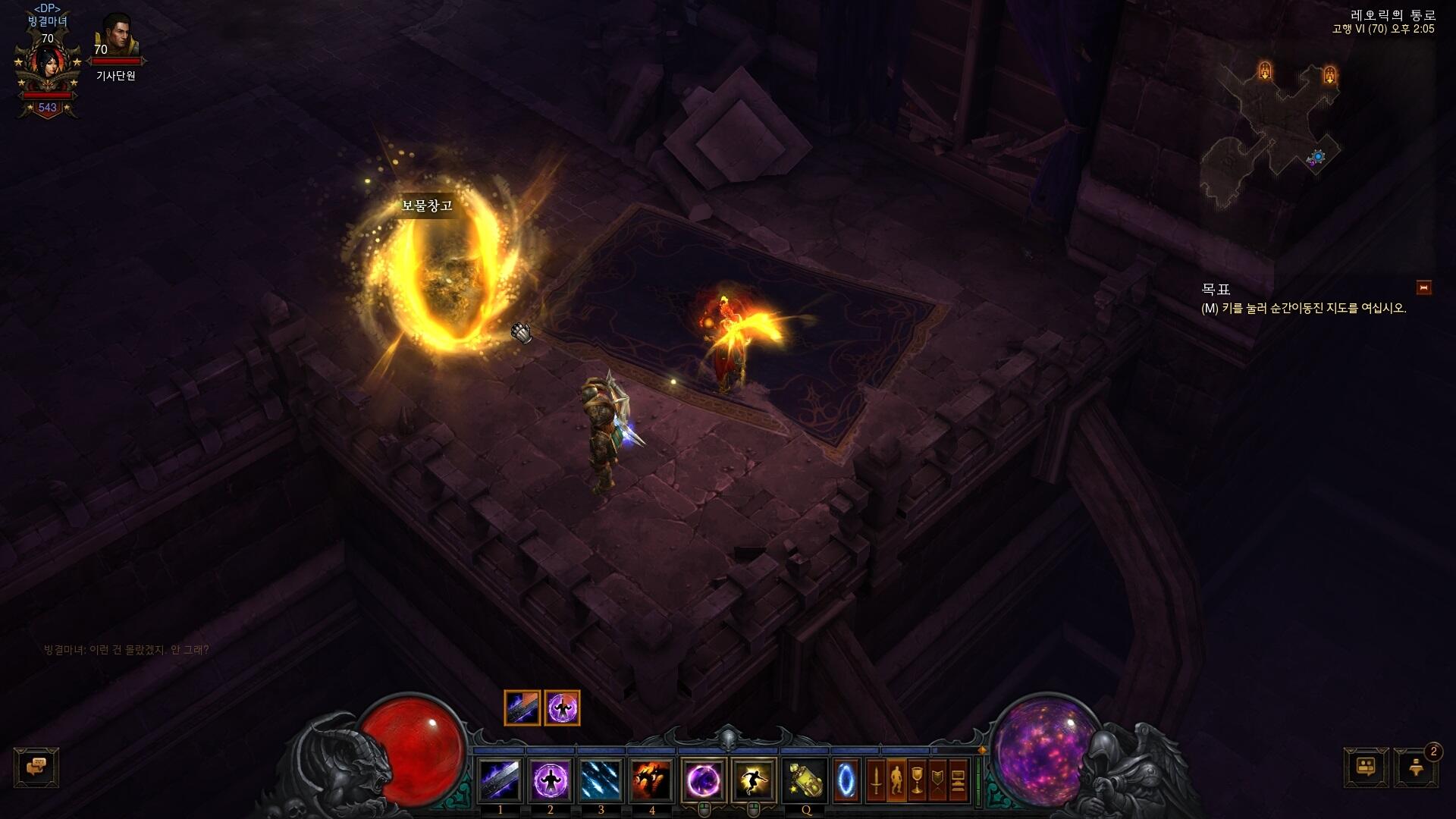Open the skills menu with the sword icon
This screenshot has height=819, width=1456.
pyautogui.click(x=876, y=780)
